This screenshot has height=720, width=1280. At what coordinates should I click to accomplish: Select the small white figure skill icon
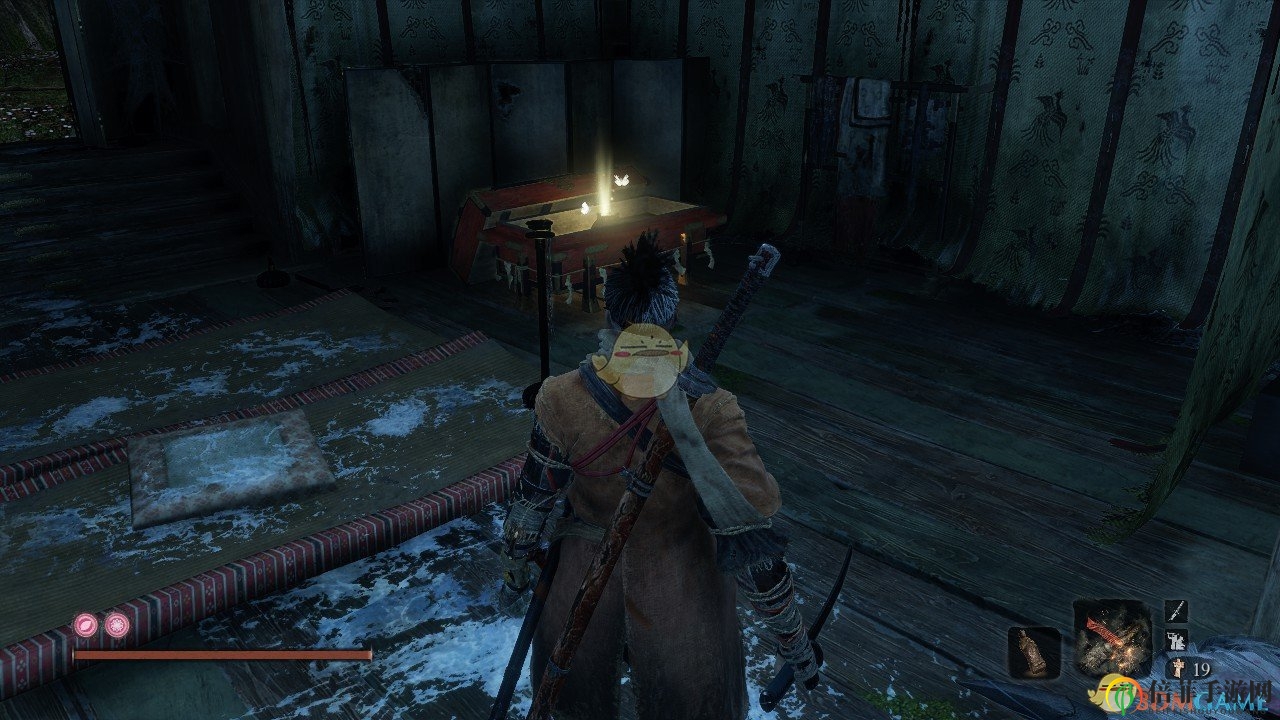click(1177, 640)
